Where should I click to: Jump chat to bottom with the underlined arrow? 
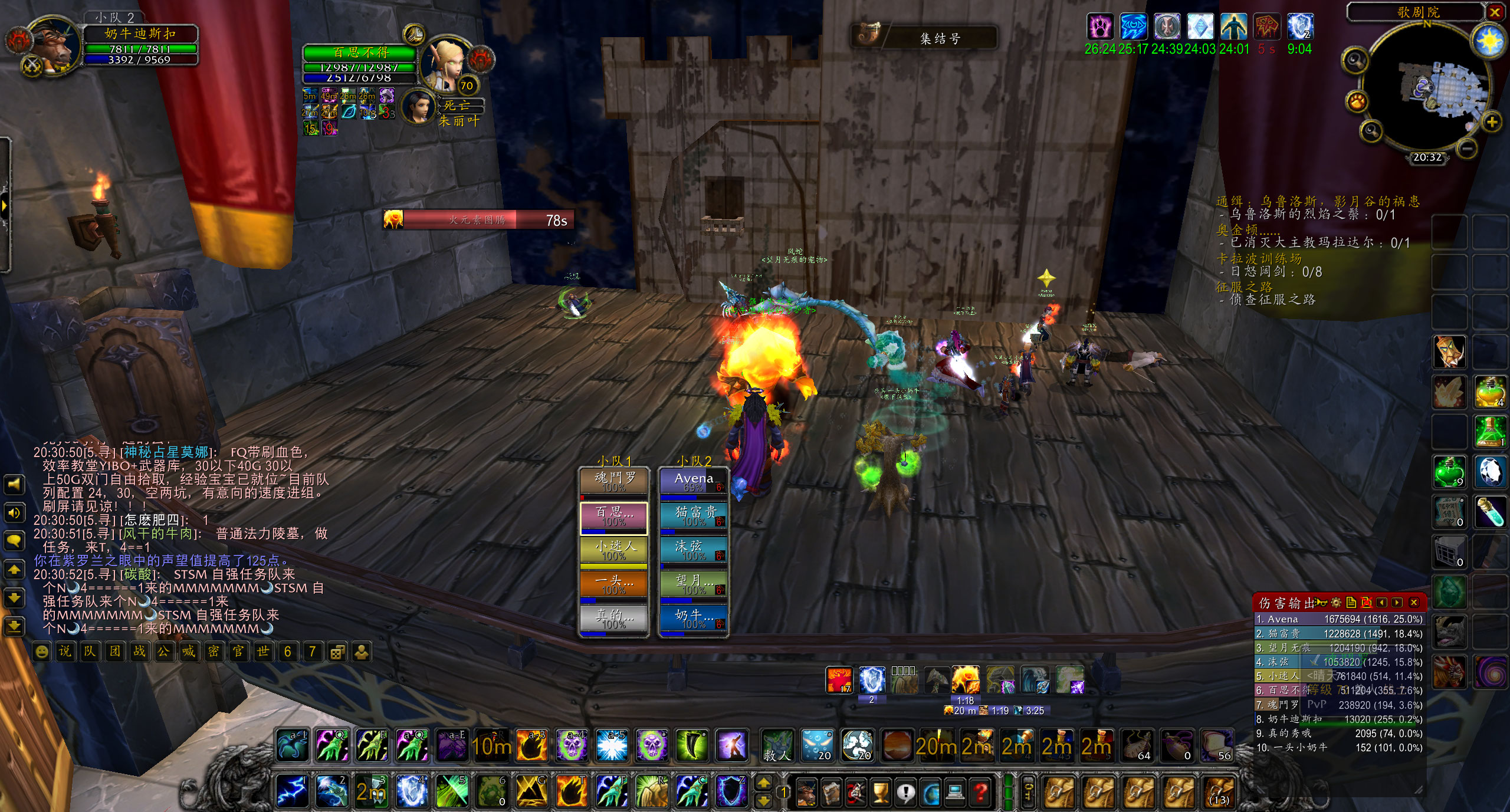pos(14,626)
